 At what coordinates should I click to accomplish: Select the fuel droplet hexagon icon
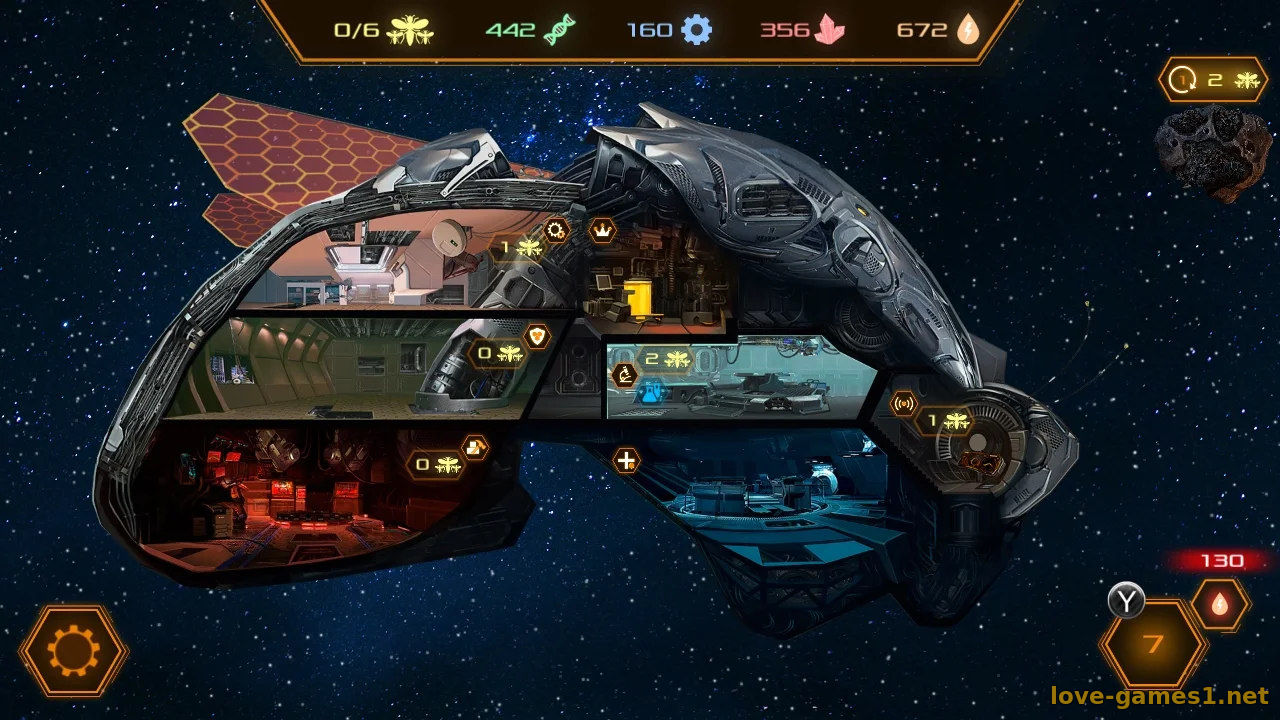point(1220,604)
